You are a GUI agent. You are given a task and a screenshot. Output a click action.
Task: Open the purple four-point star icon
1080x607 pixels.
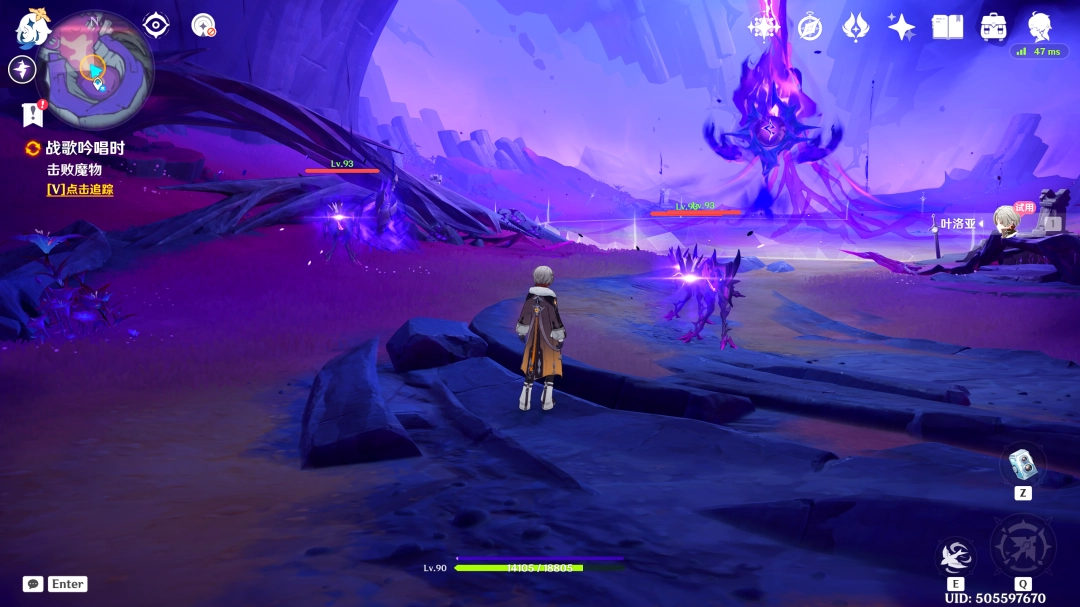(22, 69)
